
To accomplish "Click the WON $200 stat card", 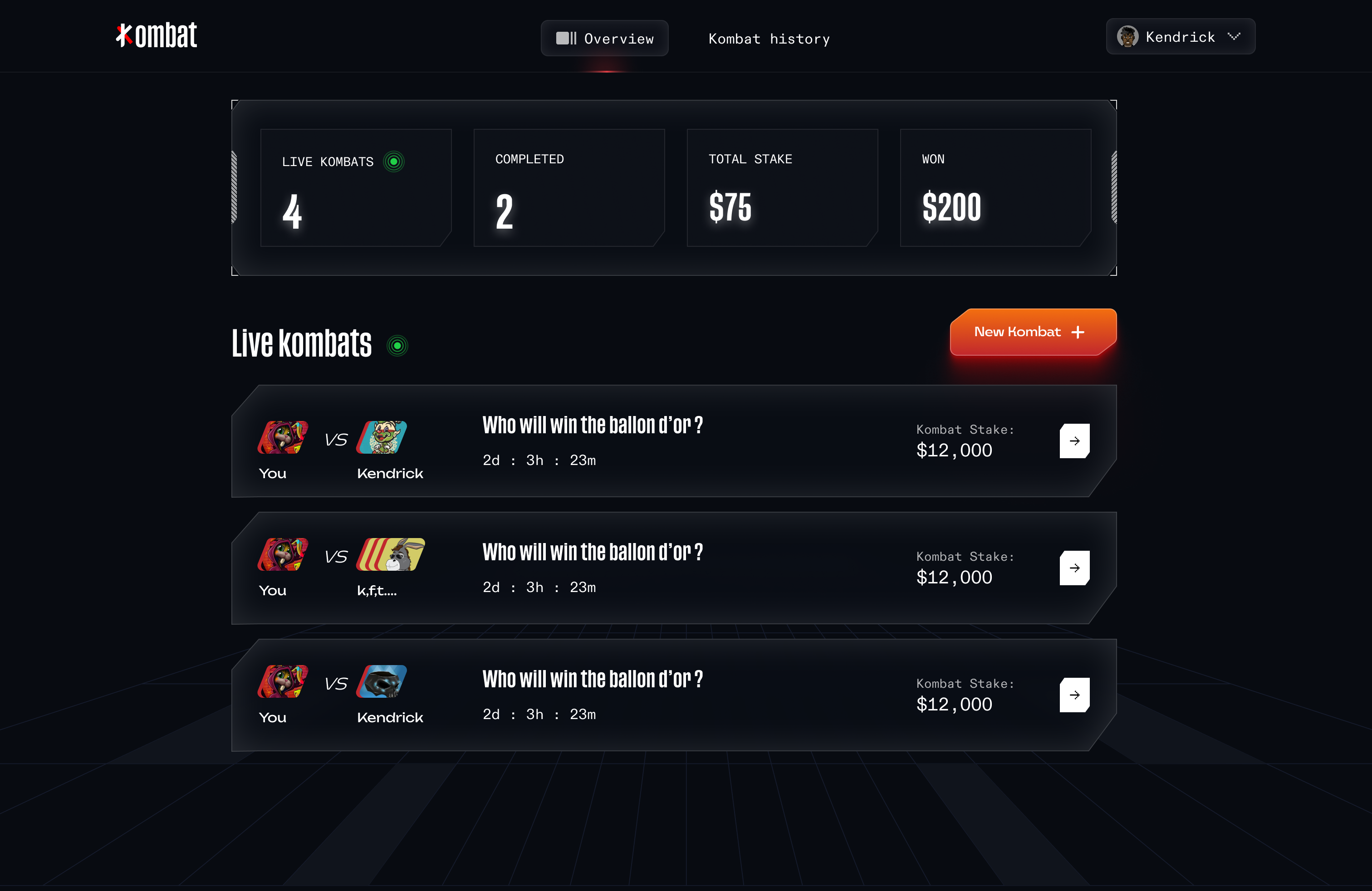I will click(995, 188).
